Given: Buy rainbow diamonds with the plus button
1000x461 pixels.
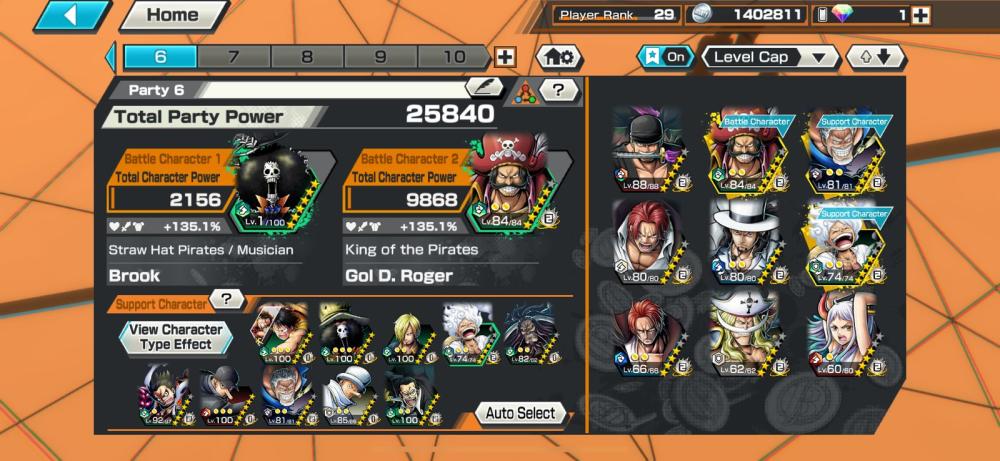Looking at the screenshot, I should [921, 15].
